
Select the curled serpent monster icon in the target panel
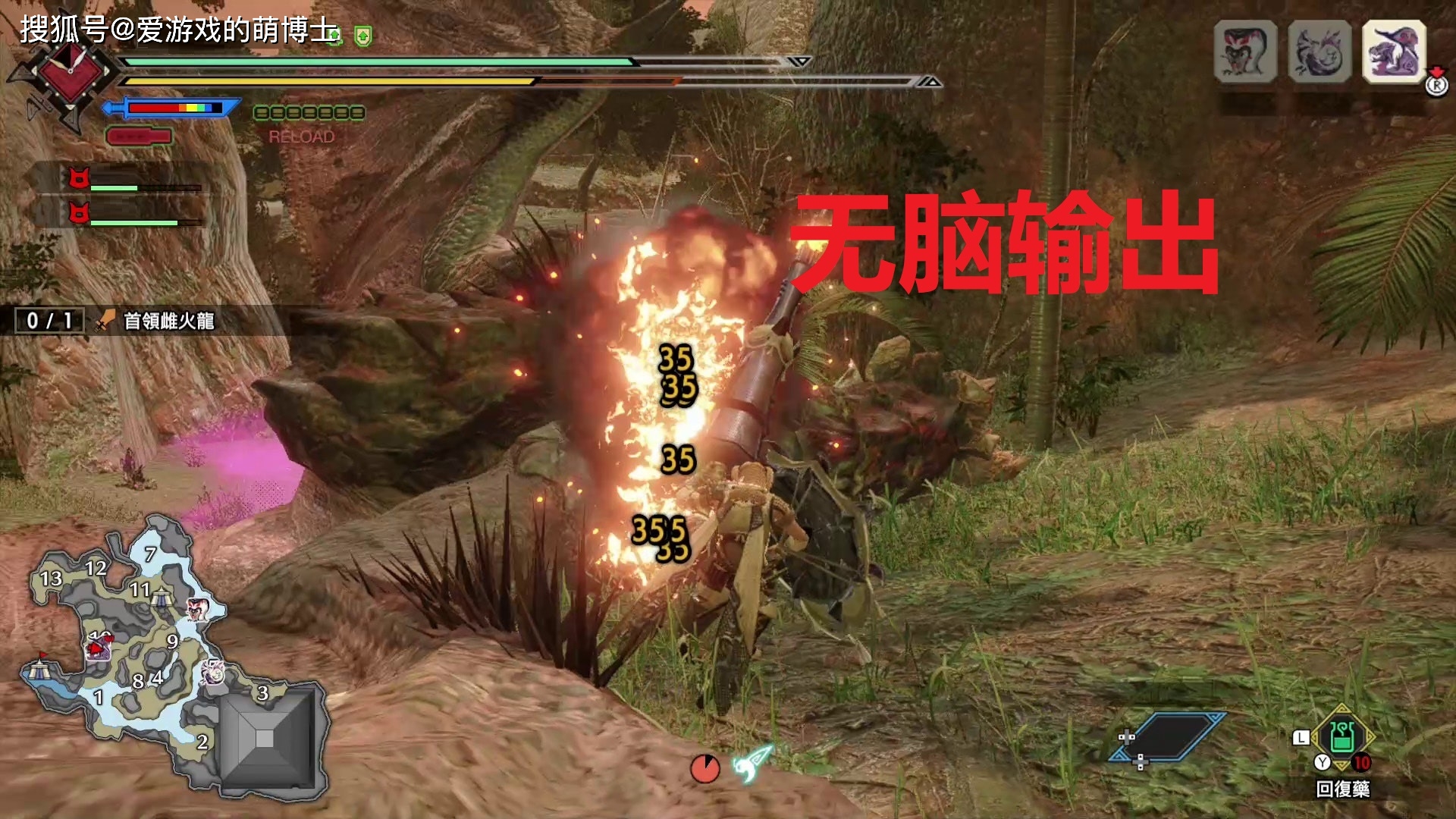[x=1319, y=52]
